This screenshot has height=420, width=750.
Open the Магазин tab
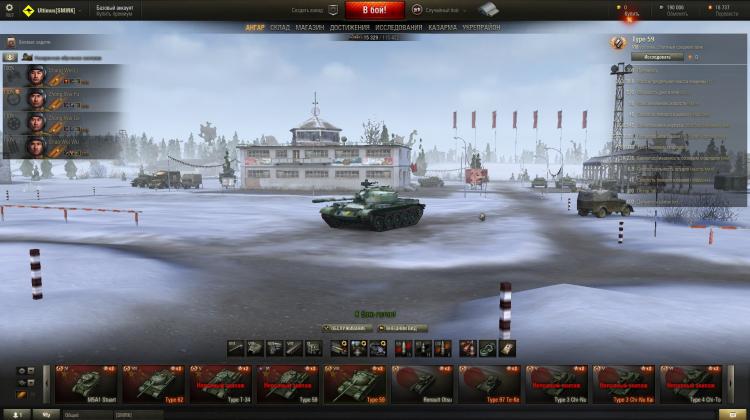[x=310, y=27]
